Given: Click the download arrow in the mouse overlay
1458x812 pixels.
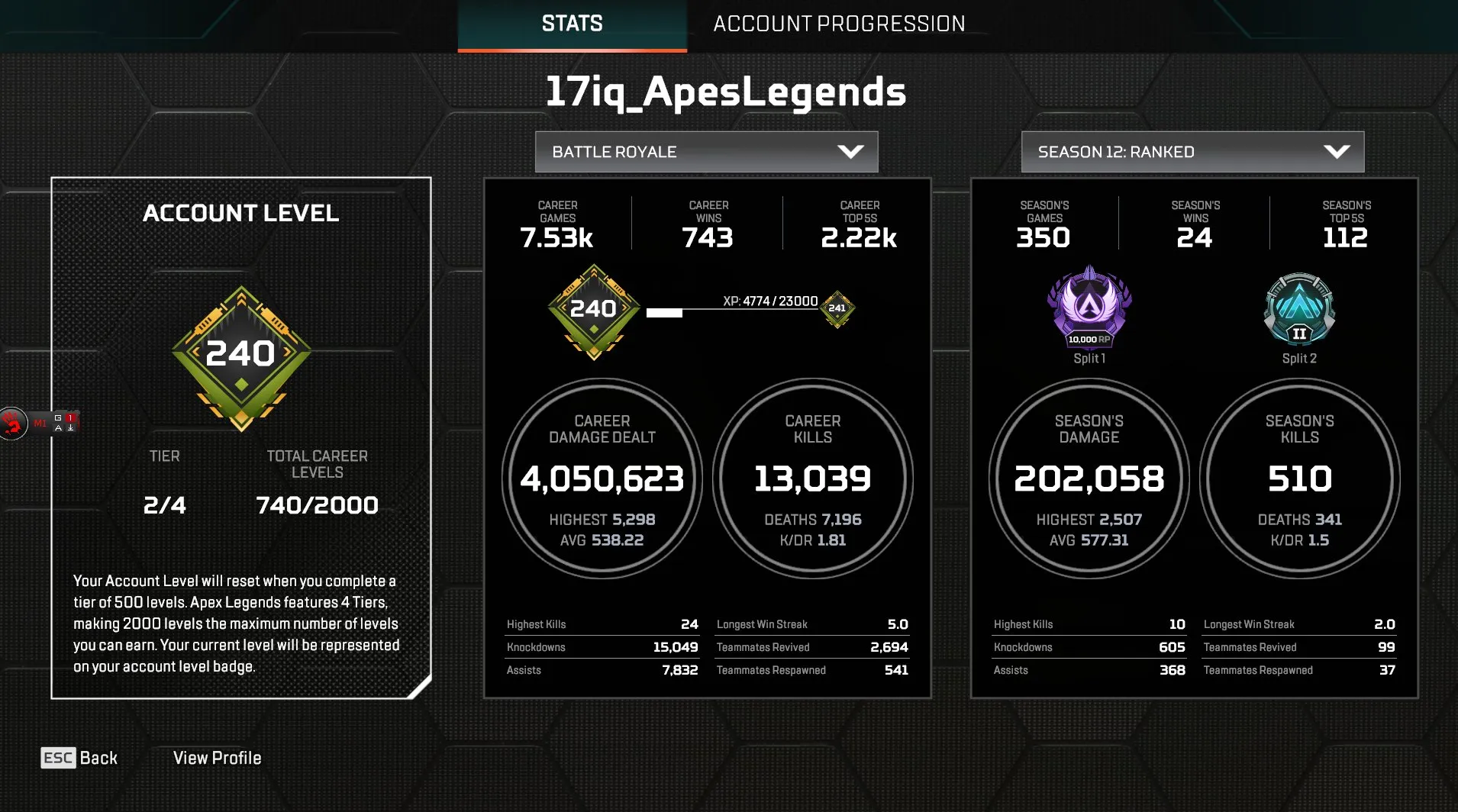Looking at the screenshot, I should 70,428.
